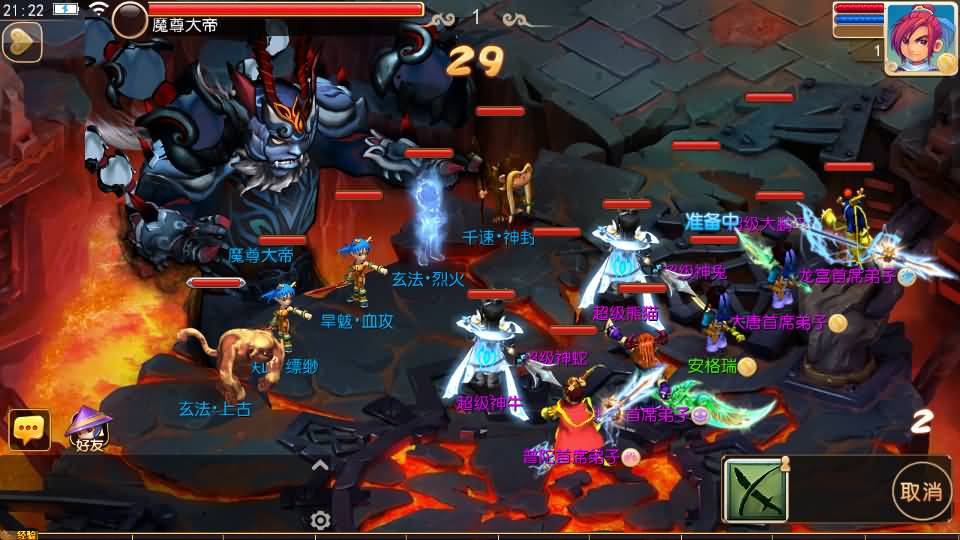The height and width of the screenshot is (540, 960).
Task: Click the 魔尊大帝 boss portrait circle
Action: point(130,19)
